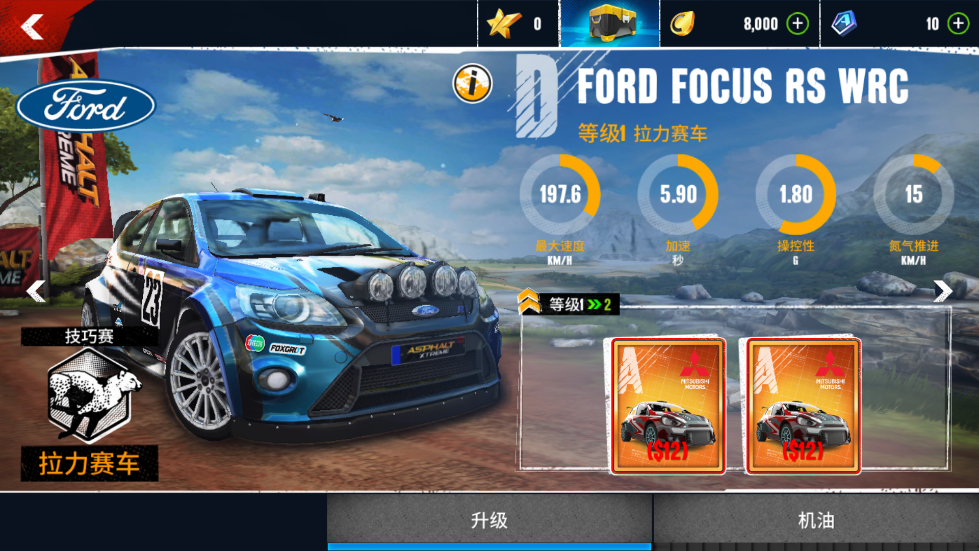Switch to the 升级 upgrade tab

pyautogui.click(x=490, y=521)
